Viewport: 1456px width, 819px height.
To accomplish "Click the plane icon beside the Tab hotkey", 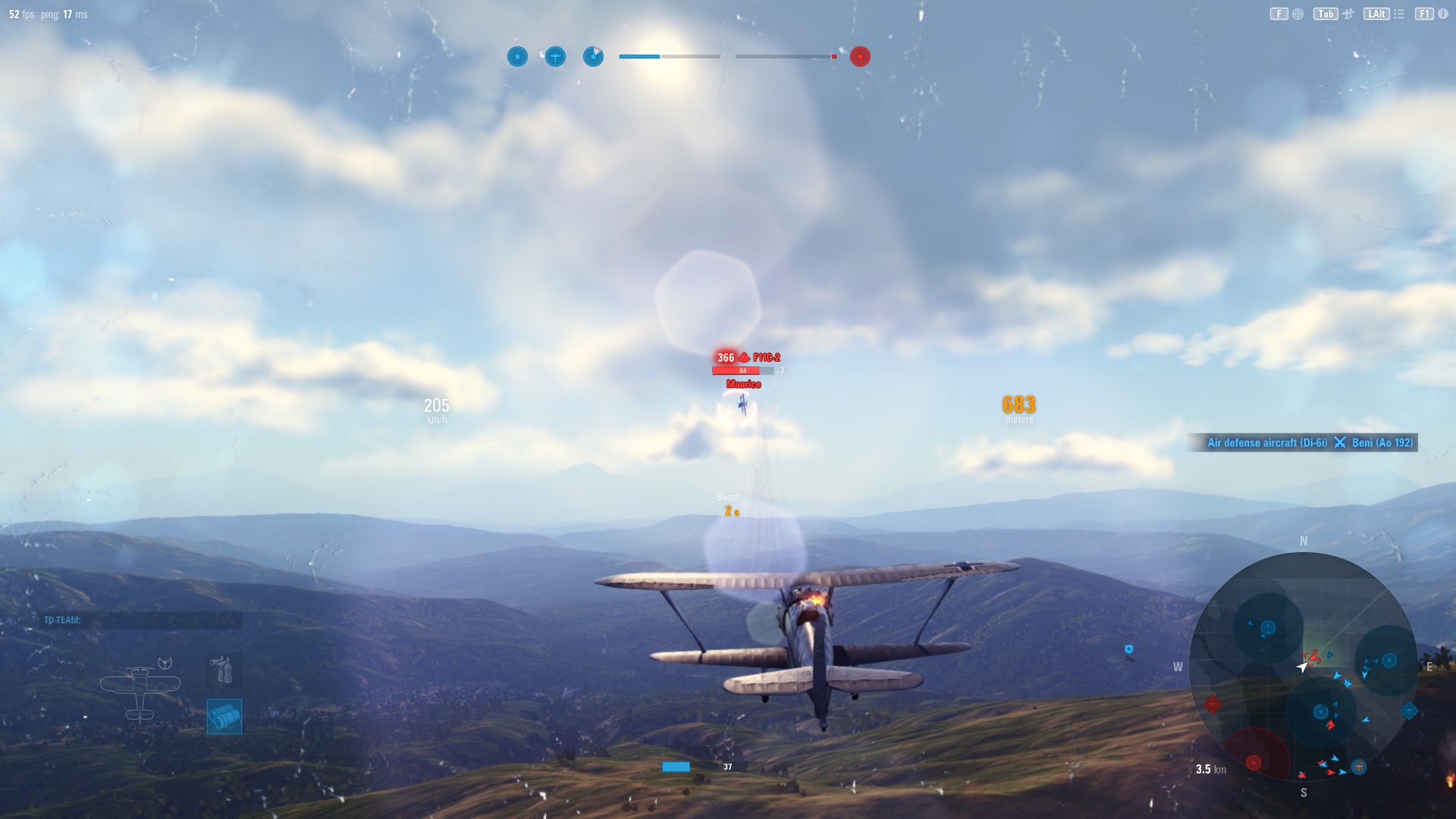I will point(1348,13).
